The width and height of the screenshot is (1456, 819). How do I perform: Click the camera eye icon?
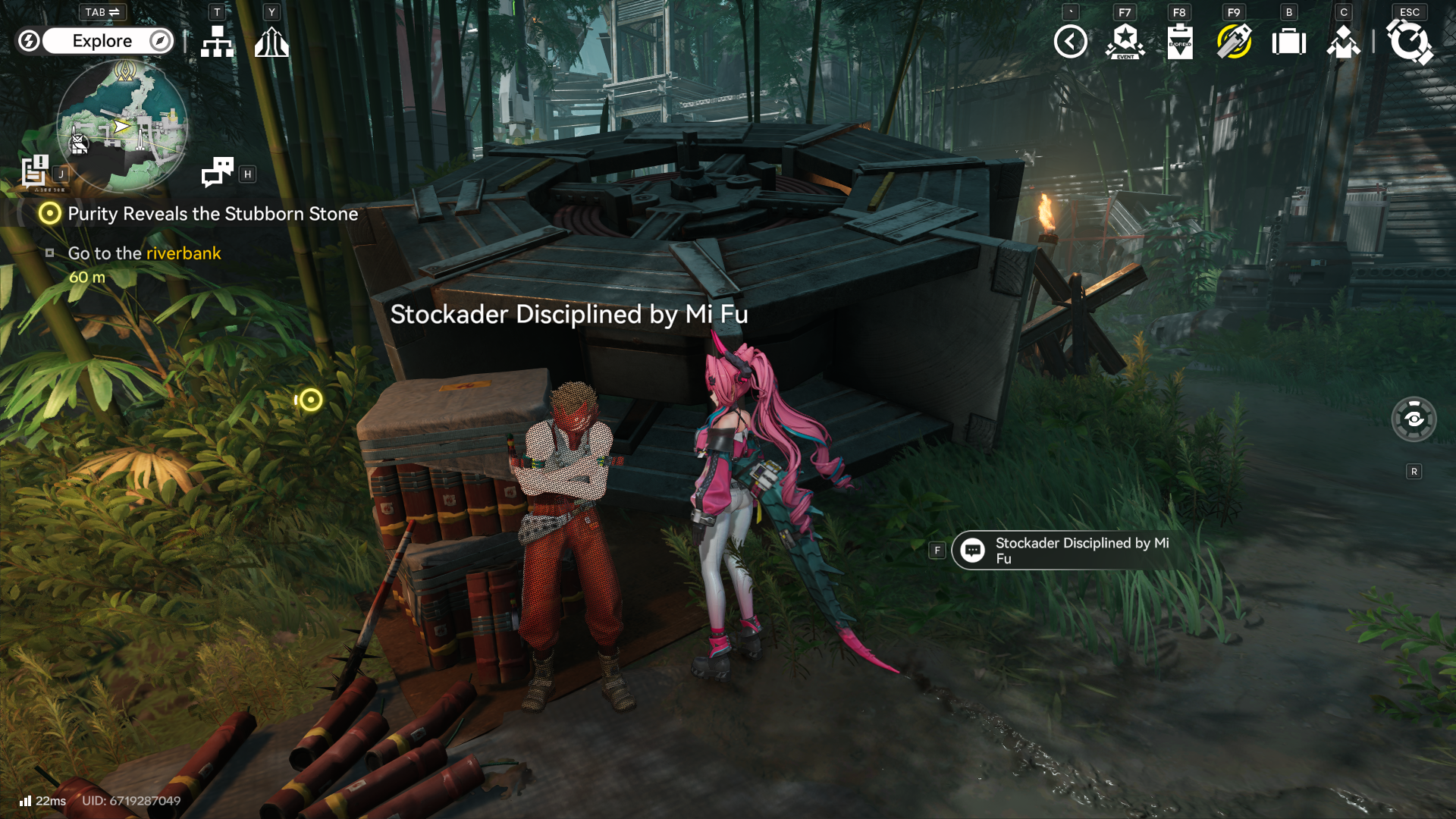[1414, 419]
